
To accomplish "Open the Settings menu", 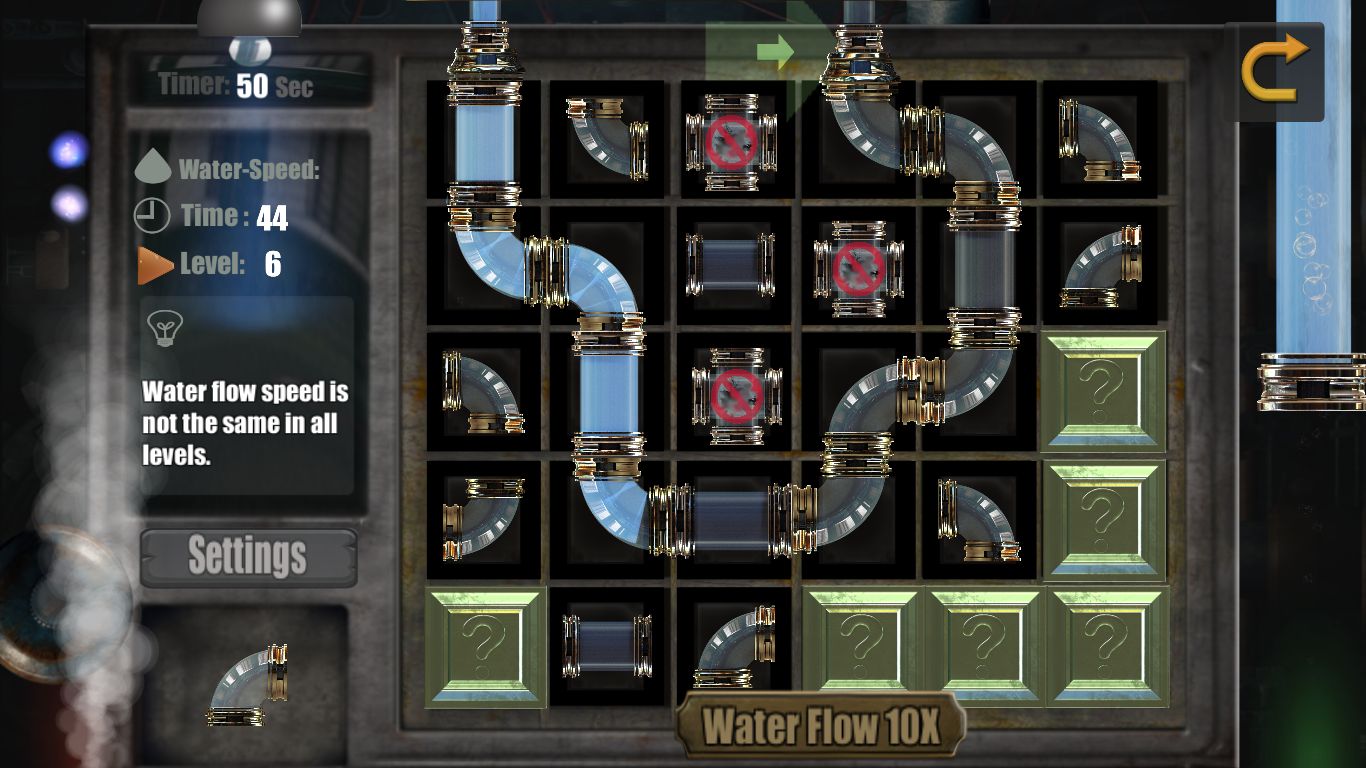I will click(248, 556).
